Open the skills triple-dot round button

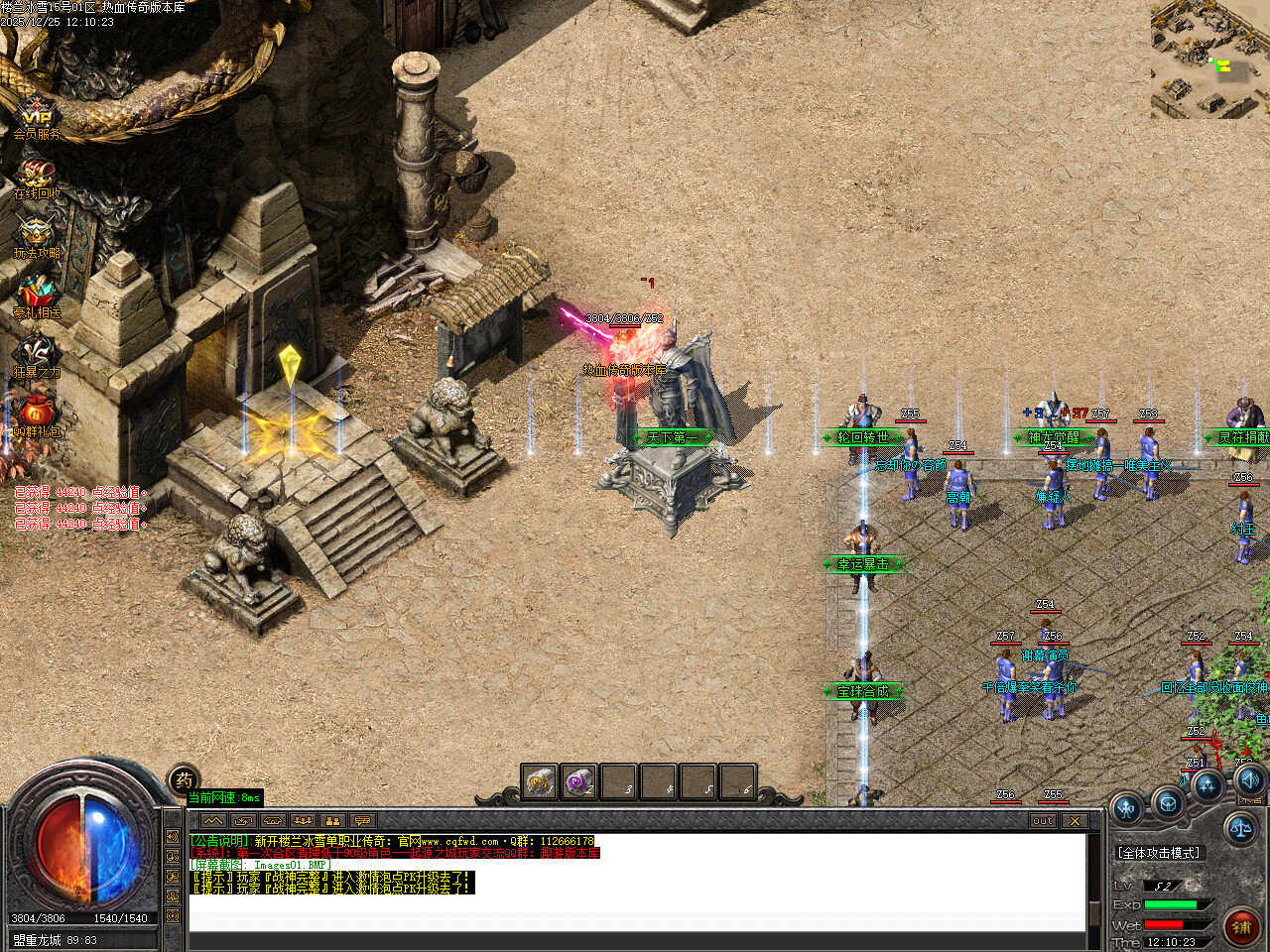(x=1207, y=786)
